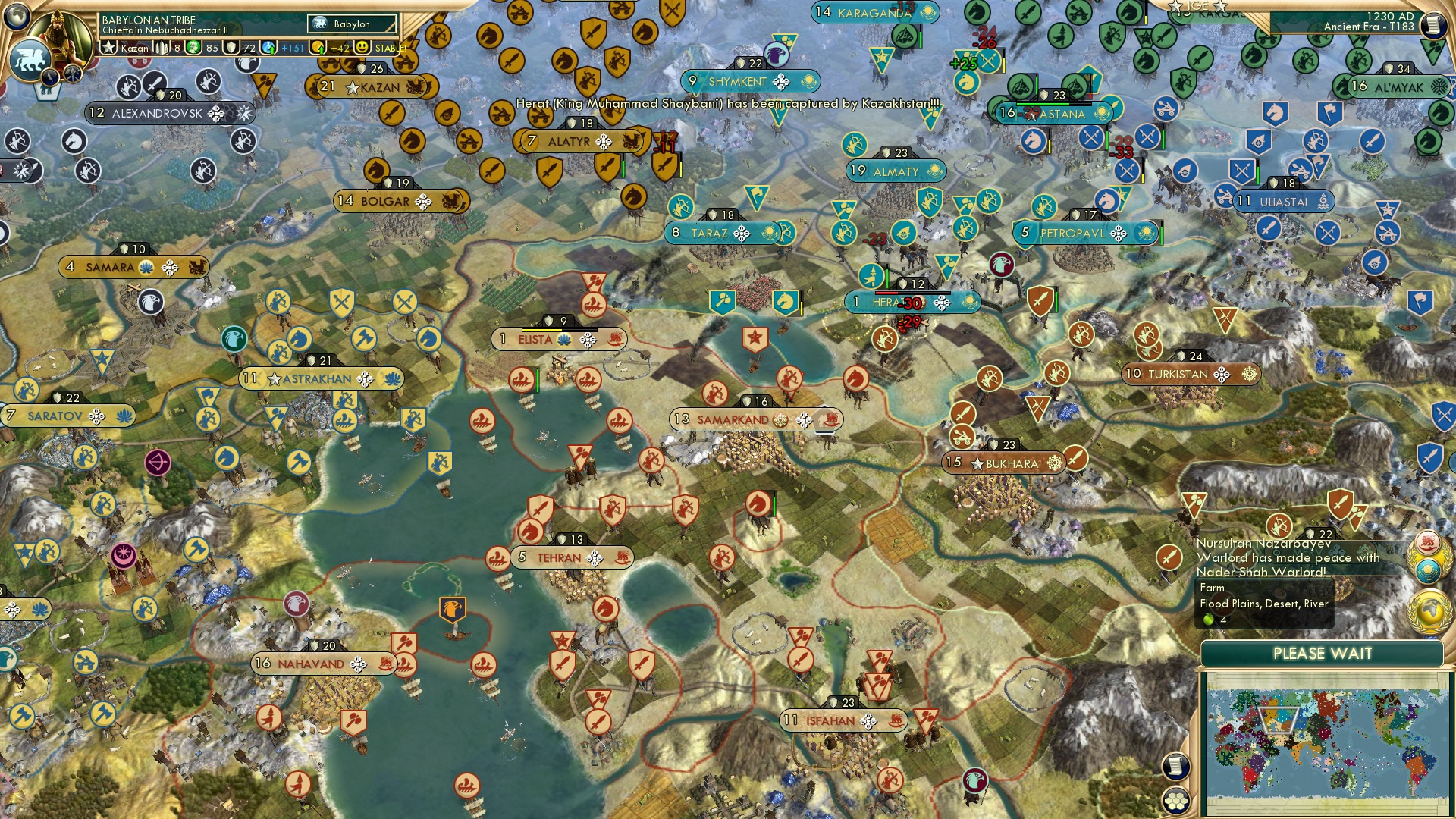Open the Civilopedia scroll icon top right
Viewport: 1456px width, 819px height.
[1434, 25]
